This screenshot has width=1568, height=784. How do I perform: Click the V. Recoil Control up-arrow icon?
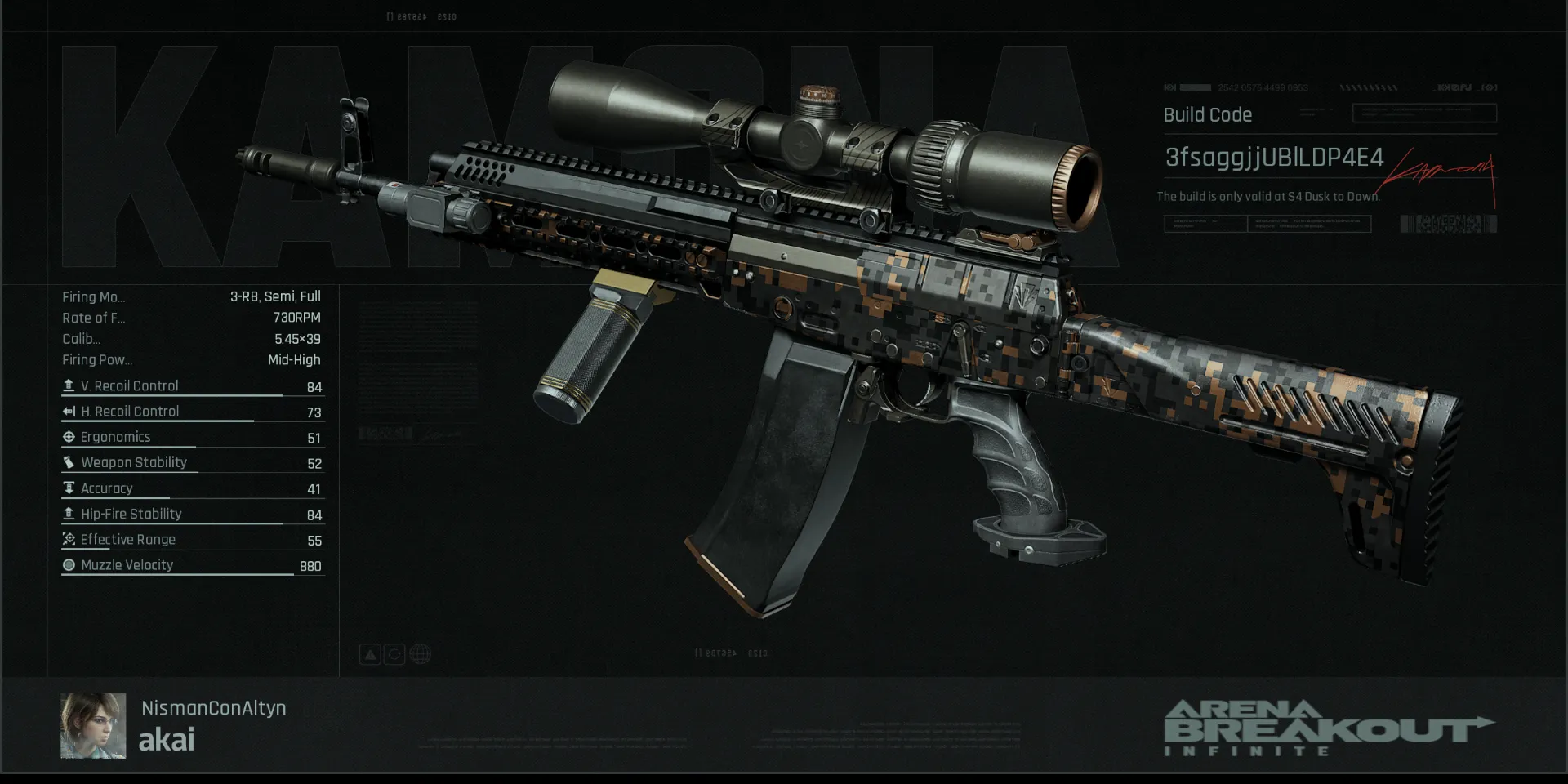[x=69, y=385]
